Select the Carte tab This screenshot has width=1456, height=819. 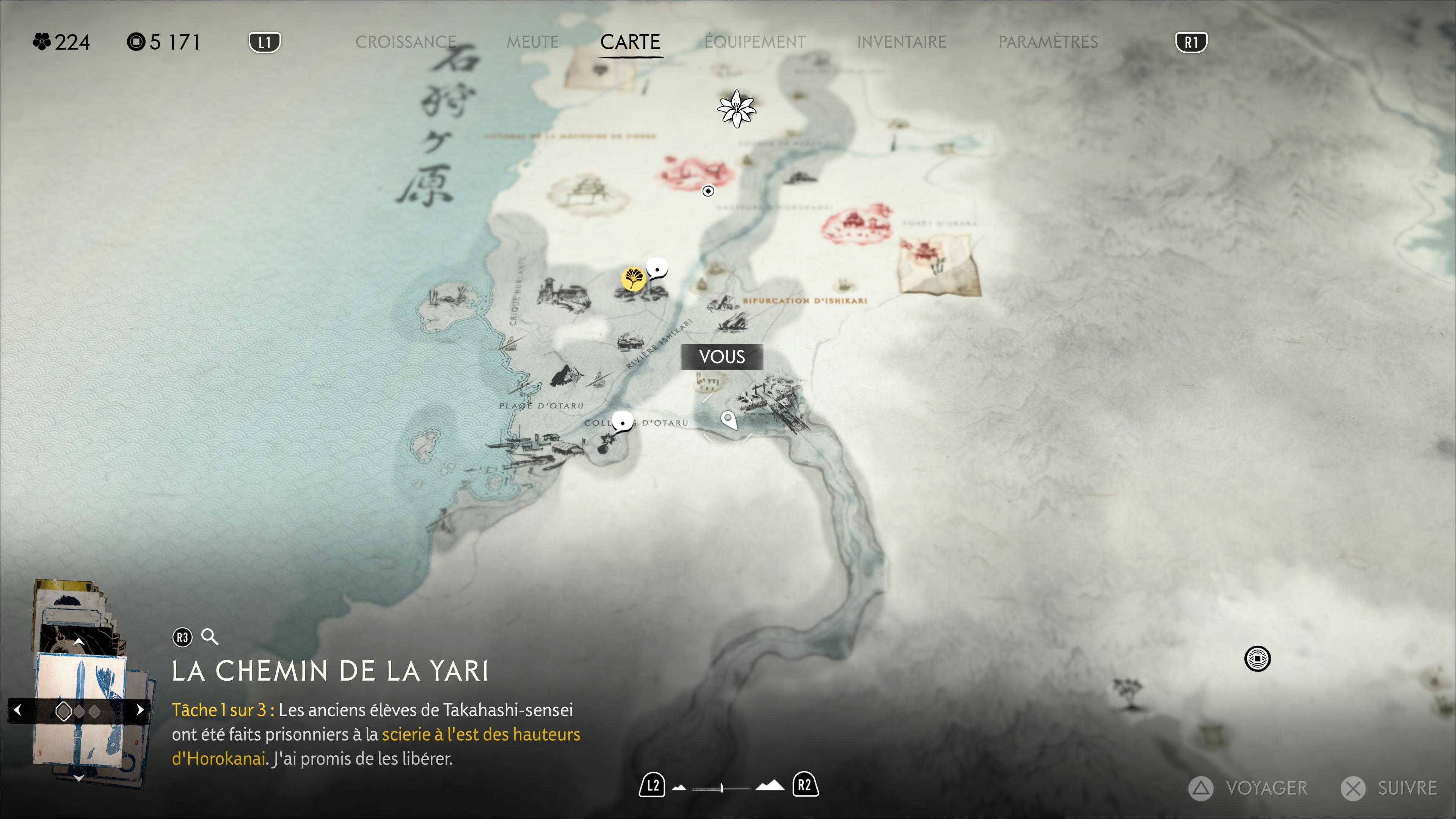click(x=630, y=42)
